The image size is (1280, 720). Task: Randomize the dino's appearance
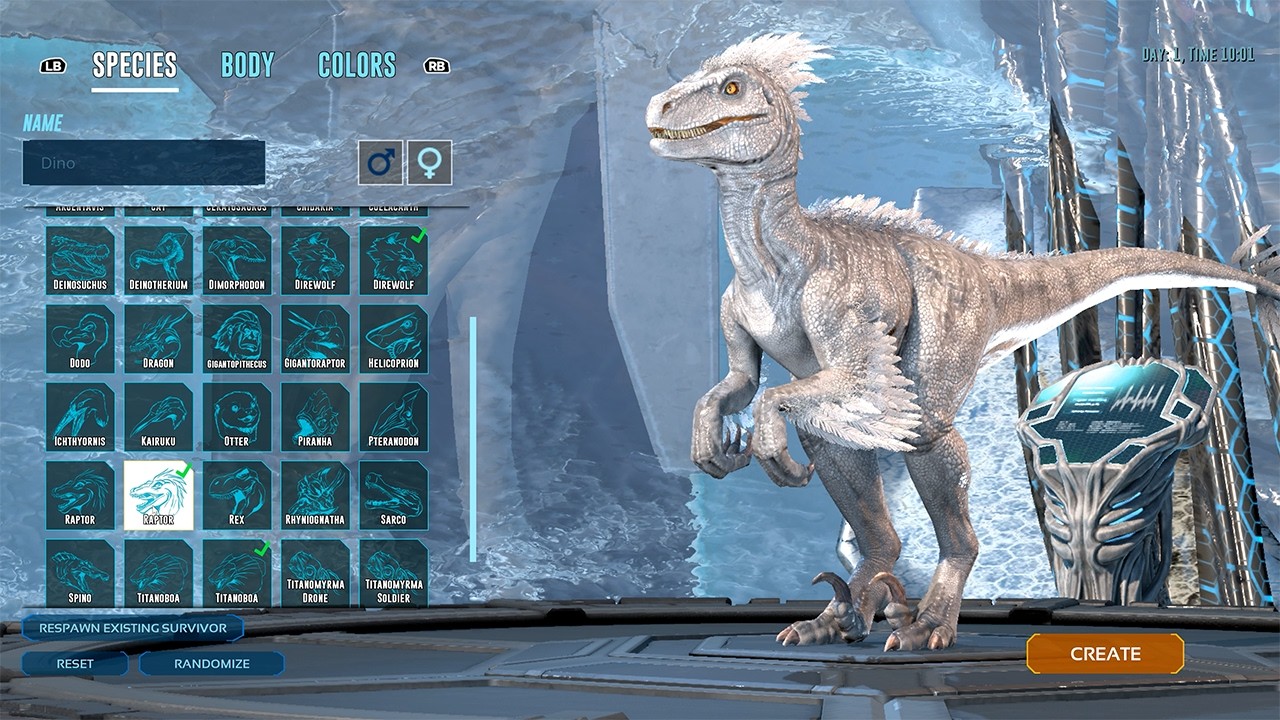(x=212, y=663)
